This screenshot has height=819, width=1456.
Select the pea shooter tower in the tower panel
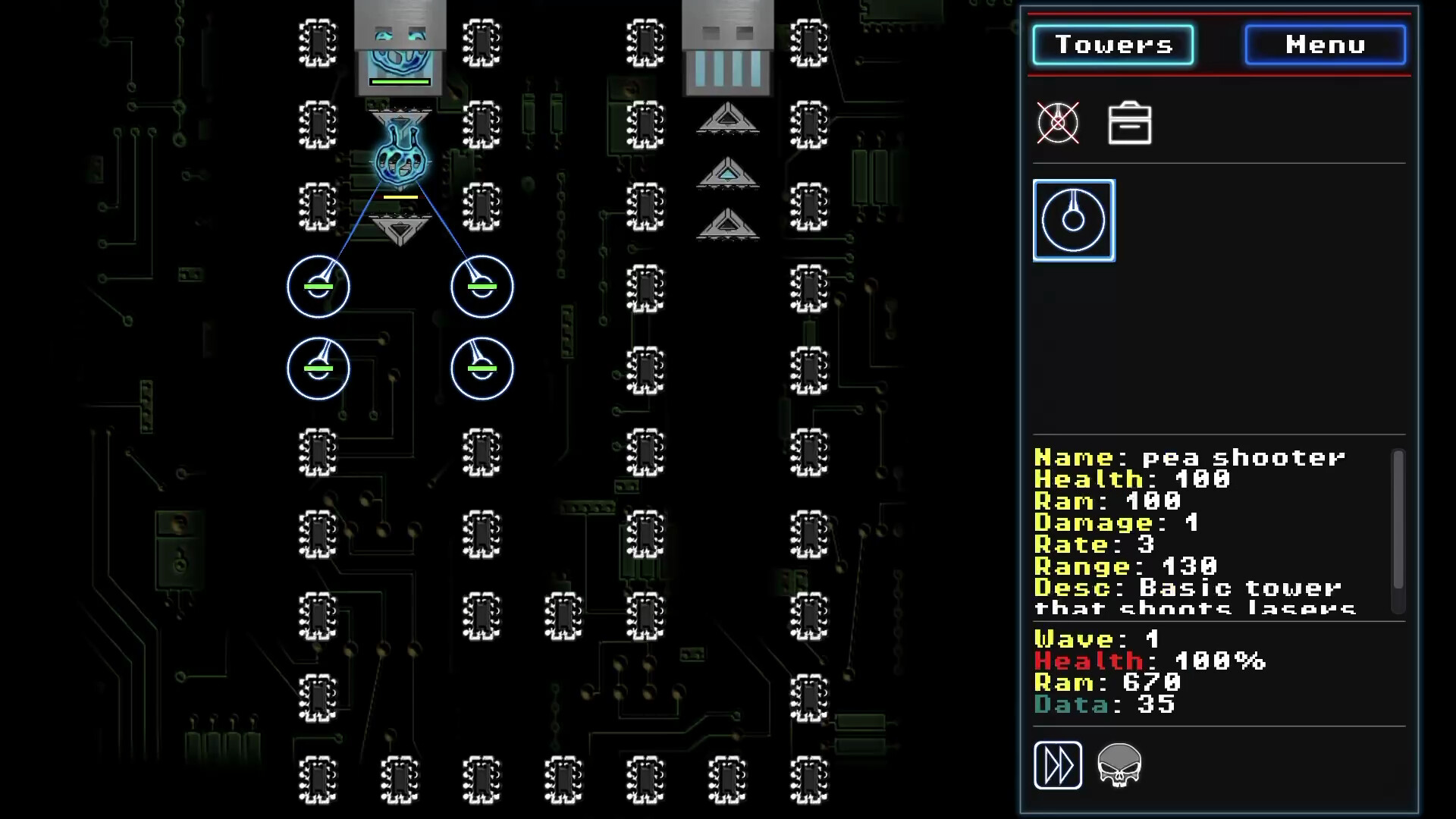point(1073,220)
